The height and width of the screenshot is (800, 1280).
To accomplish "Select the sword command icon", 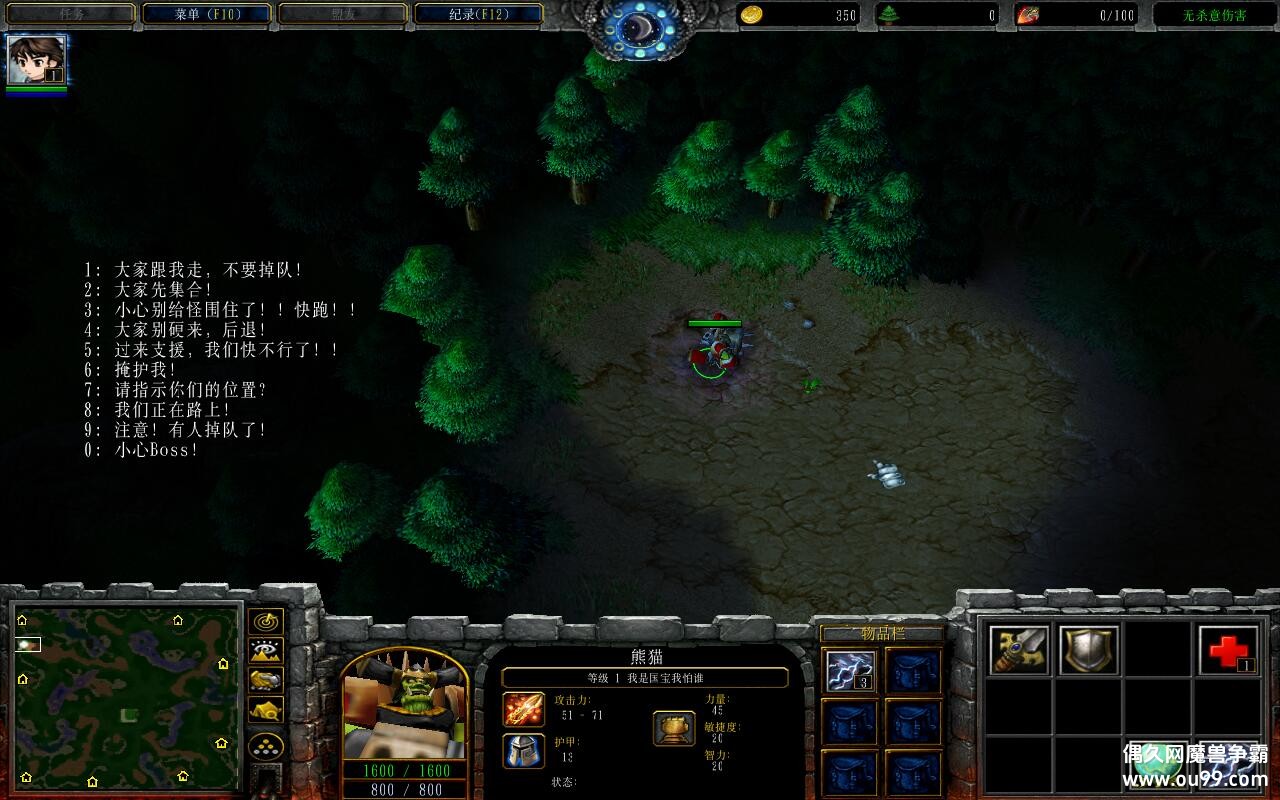I will (1019, 650).
